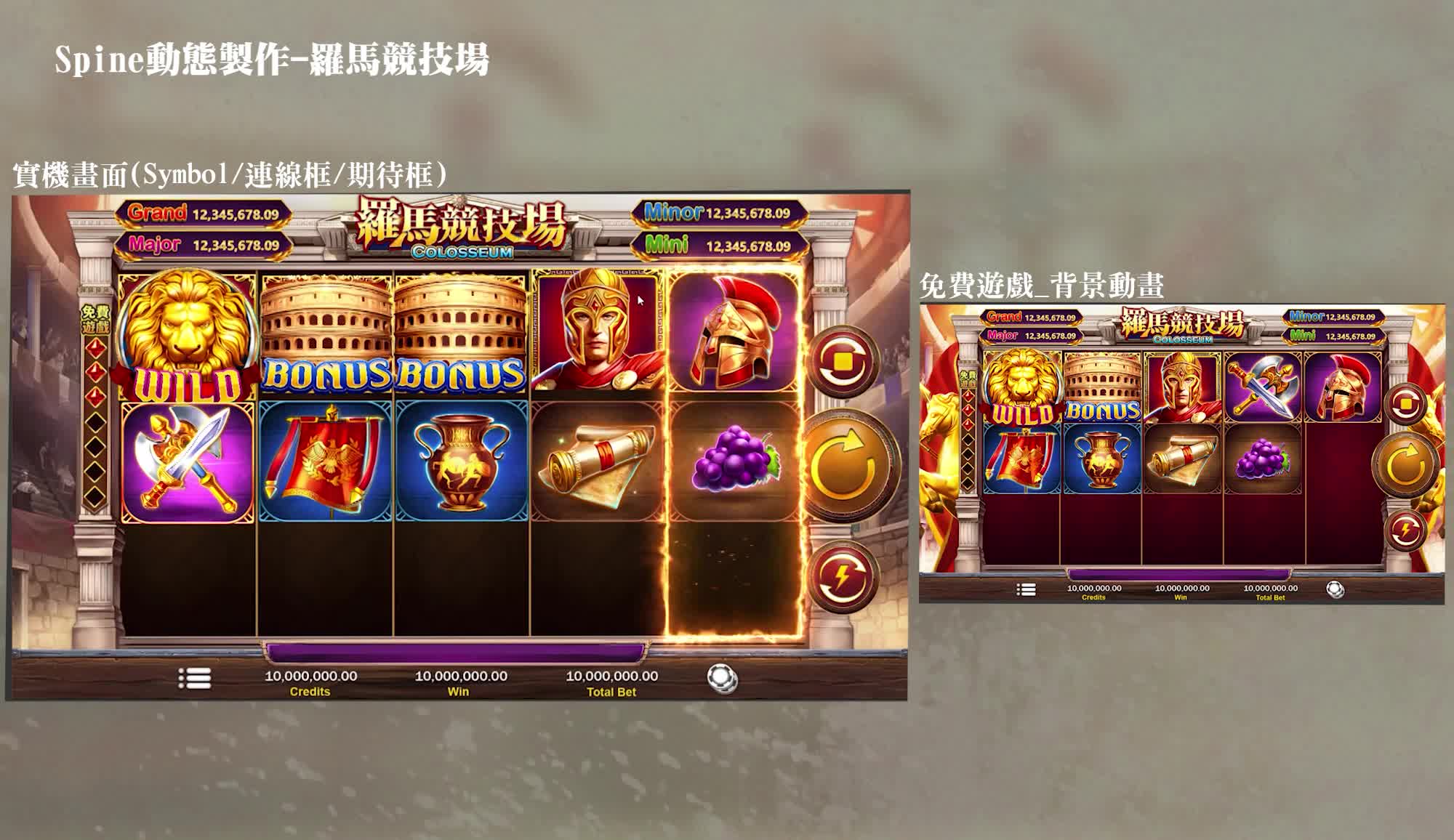Open the list menu icon beside Credits in large view
Image resolution: width=1454 pixels, height=840 pixels.
pos(195,679)
